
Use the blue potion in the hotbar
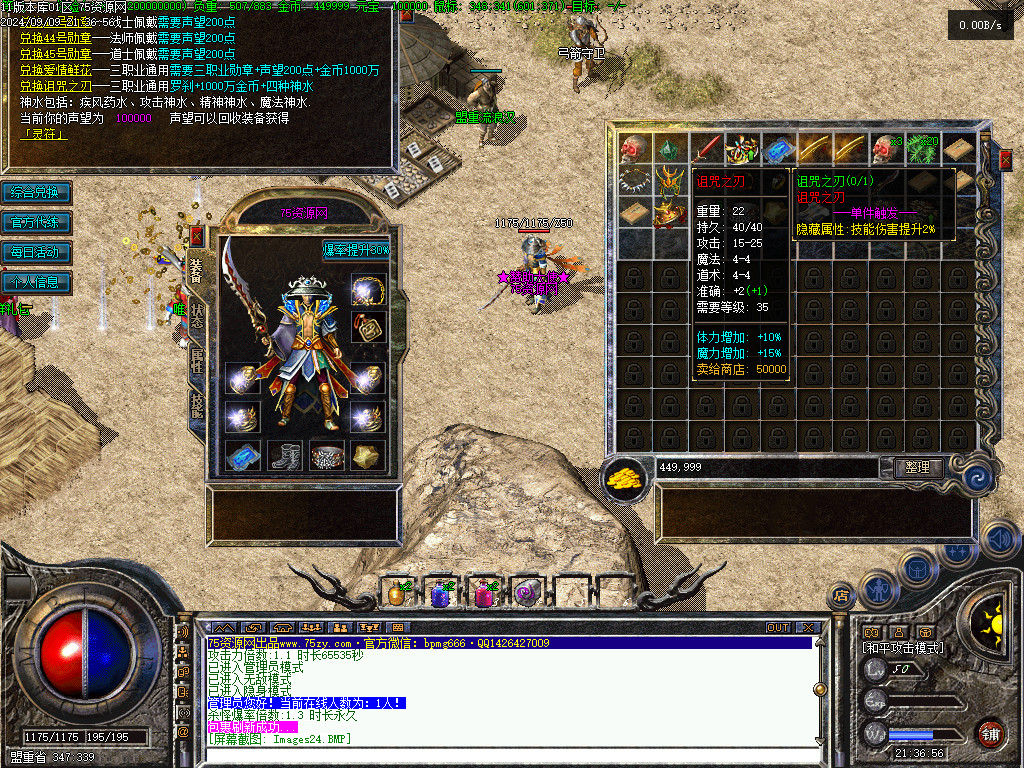point(440,592)
